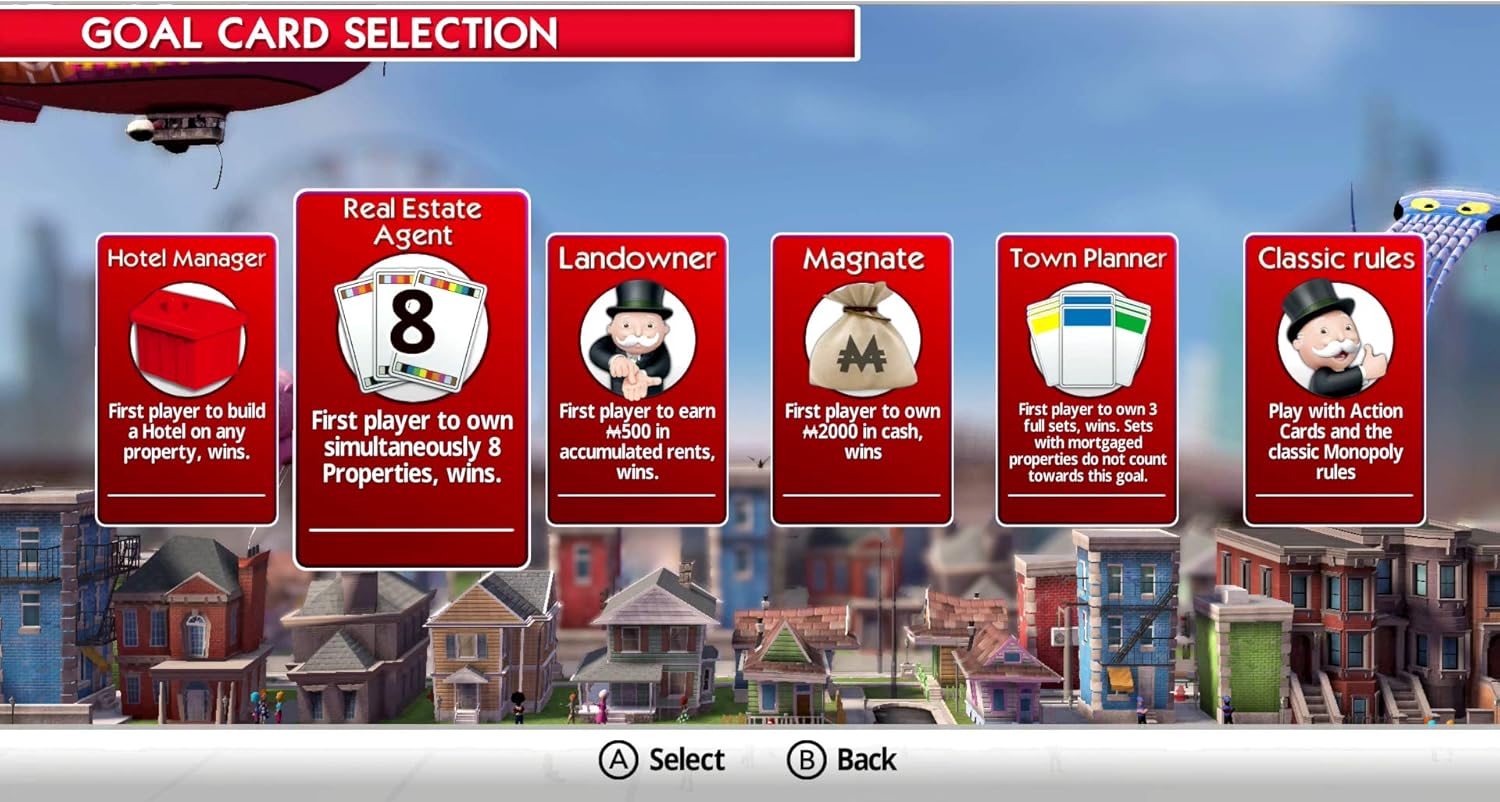The height and width of the screenshot is (802, 1500).
Task: Select the Landowner goal card
Action: [x=637, y=380]
